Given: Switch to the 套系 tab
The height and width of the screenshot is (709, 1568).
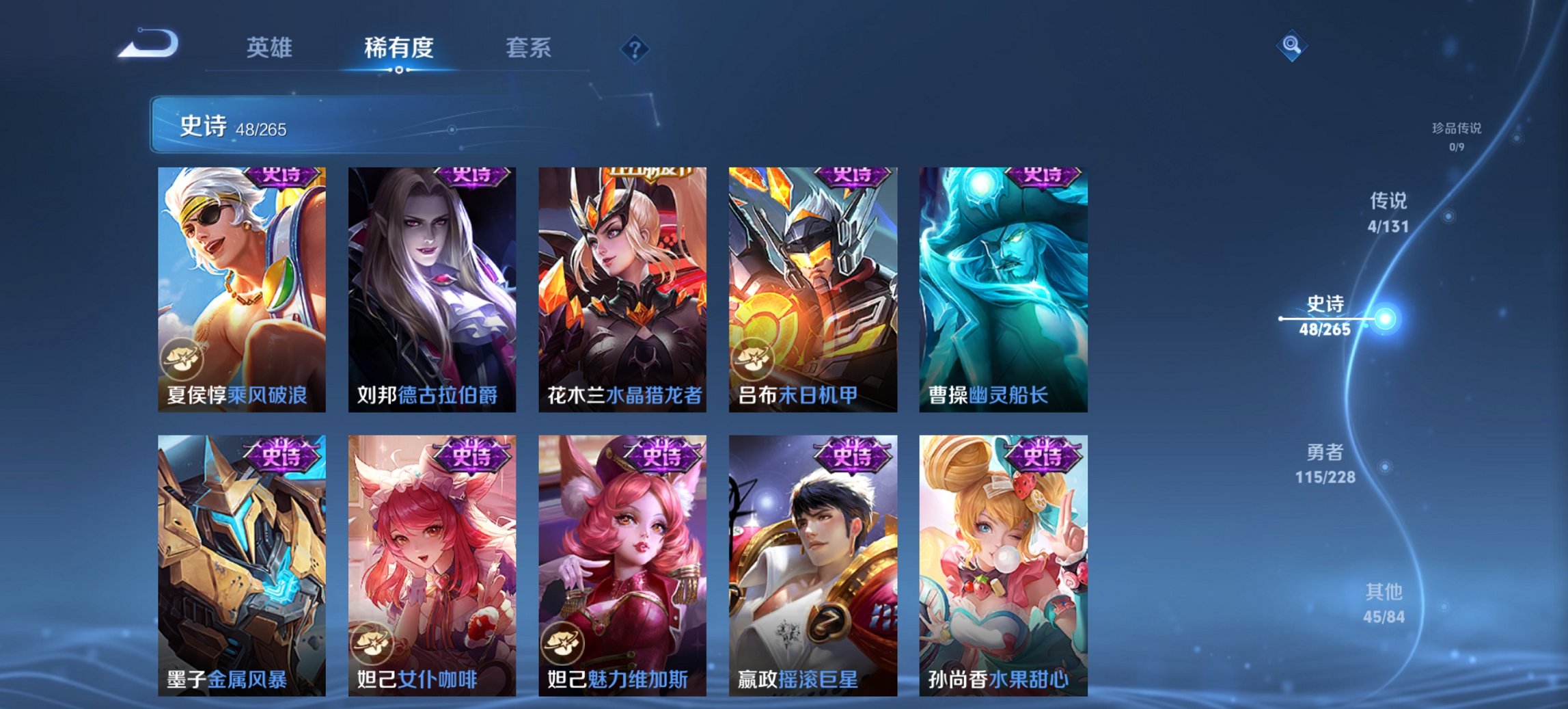Looking at the screenshot, I should click(x=528, y=48).
